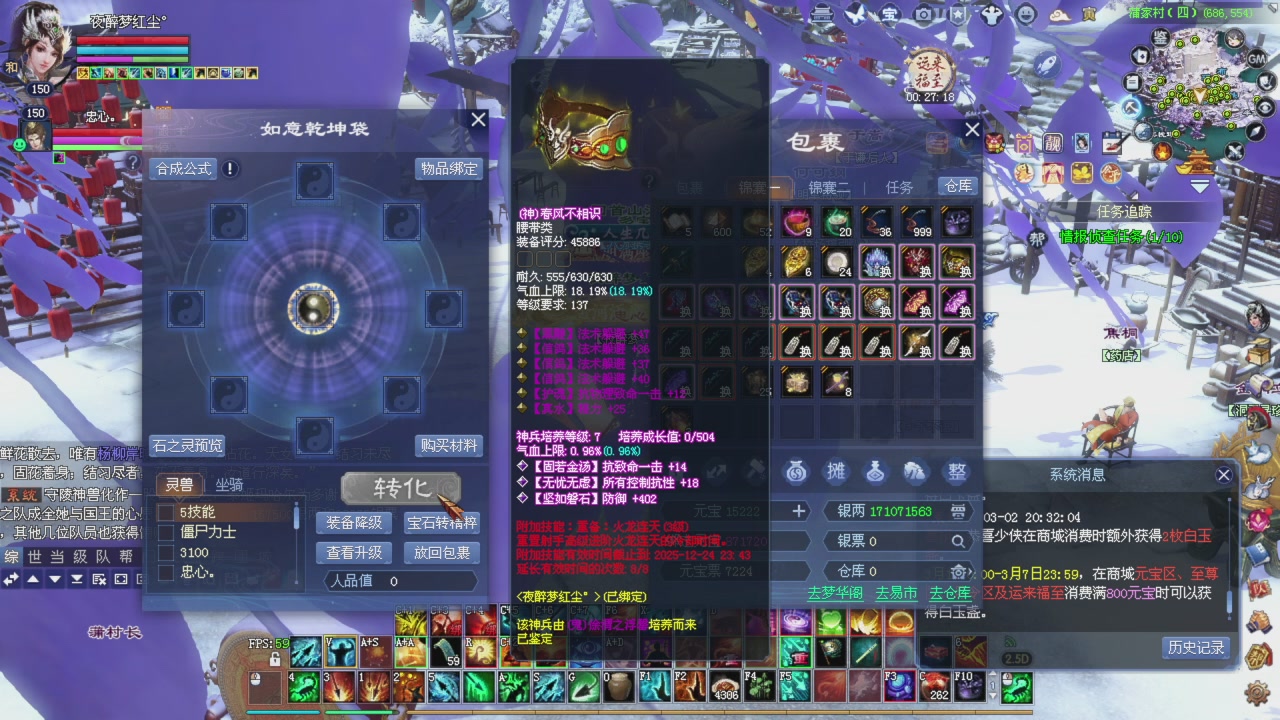Select the potion bottle icon in the backpack toolbar
The height and width of the screenshot is (720, 1280).
[x=876, y=472]
